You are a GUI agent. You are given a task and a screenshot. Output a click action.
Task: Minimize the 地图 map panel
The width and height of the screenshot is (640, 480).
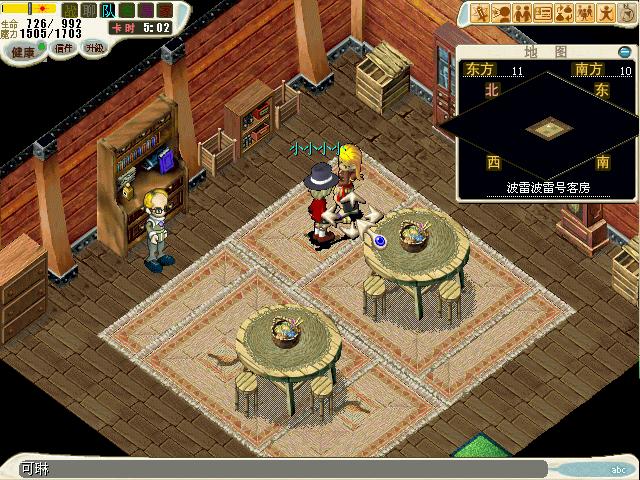pos(625,52)
